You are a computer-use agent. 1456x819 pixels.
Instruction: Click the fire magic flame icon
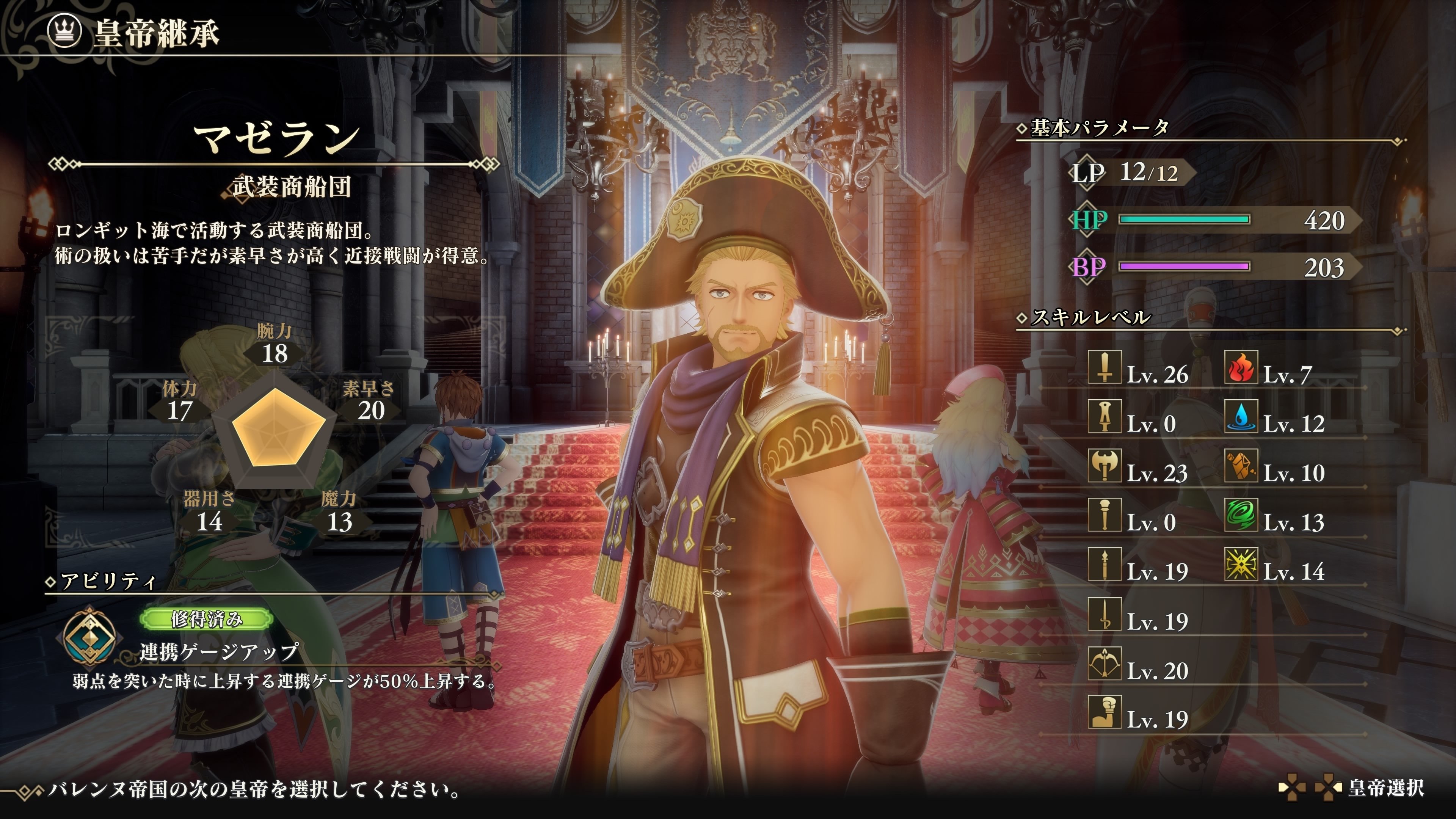(1241, 367)
